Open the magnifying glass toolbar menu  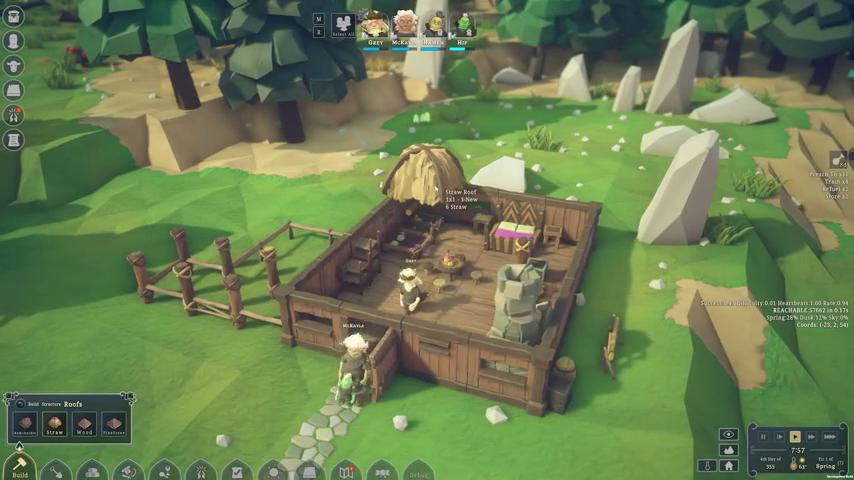click(272, 471)
